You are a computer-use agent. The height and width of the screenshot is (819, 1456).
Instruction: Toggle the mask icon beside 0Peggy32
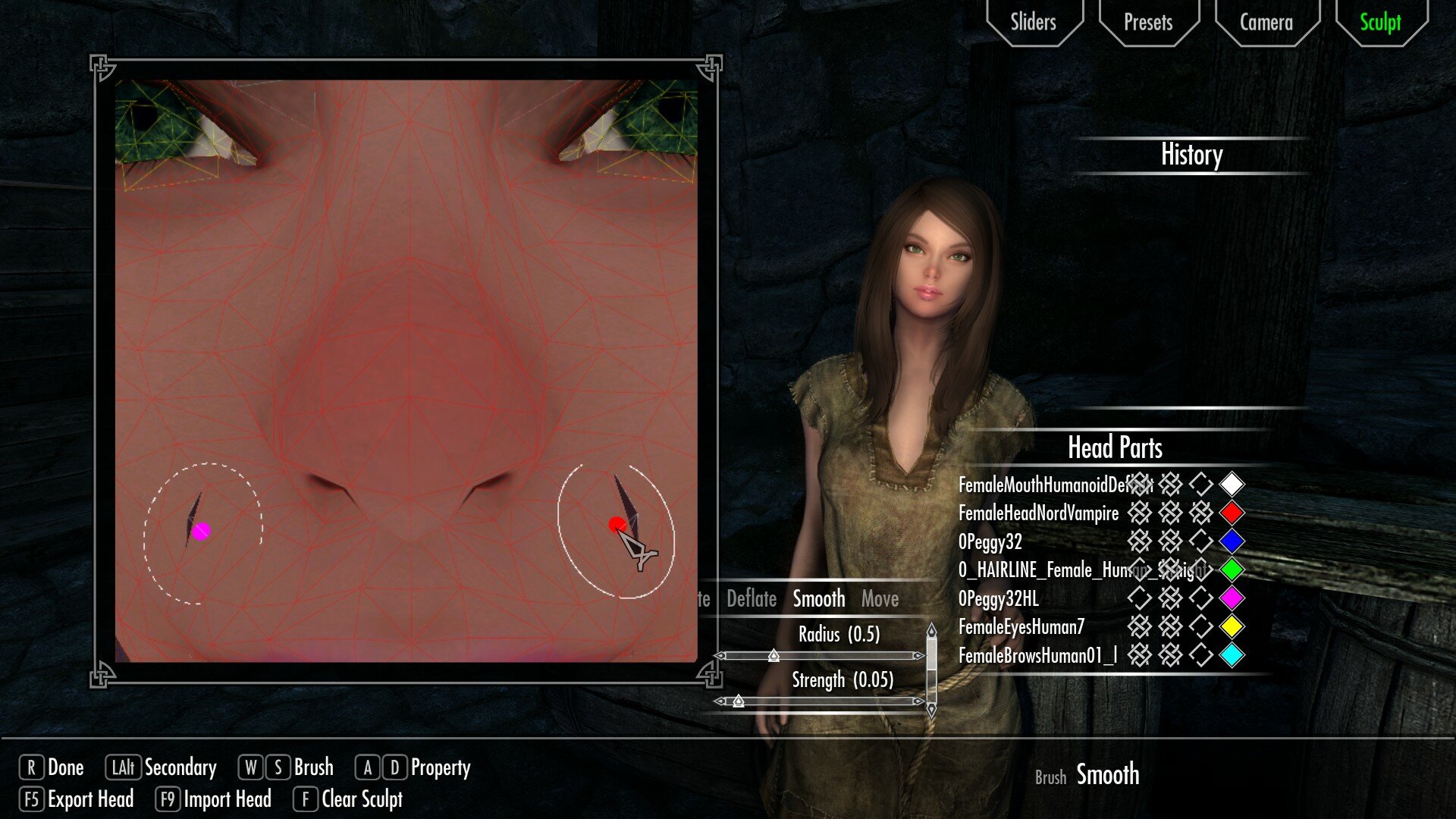1200,541
